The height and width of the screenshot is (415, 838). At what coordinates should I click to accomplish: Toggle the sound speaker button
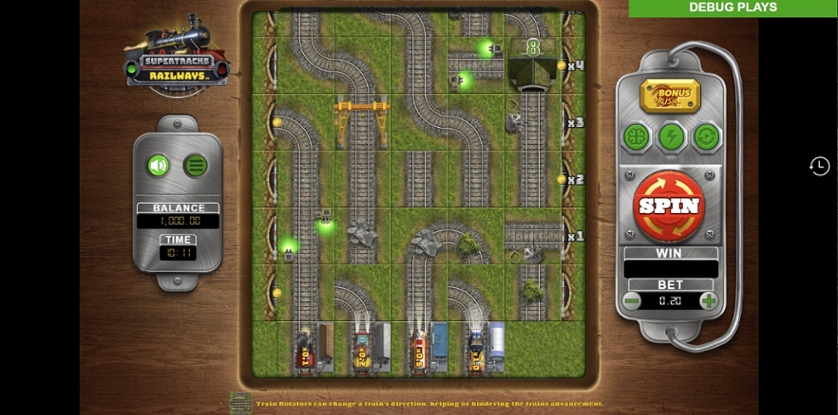[x=158, y=165]
